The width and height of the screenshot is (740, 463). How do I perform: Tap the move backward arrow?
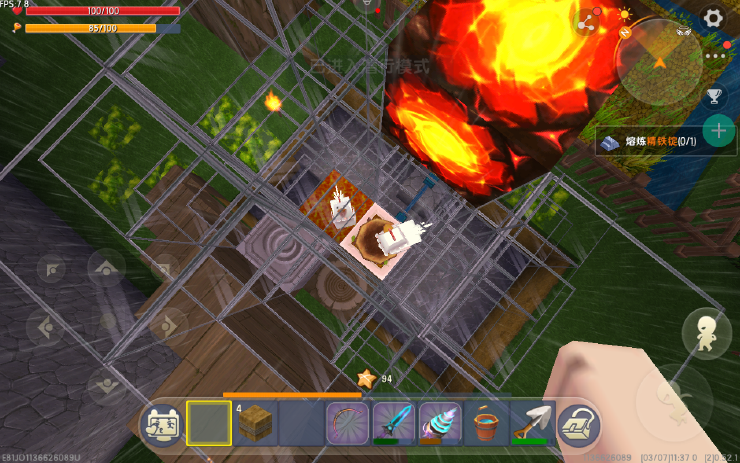(x=106, y=384)
